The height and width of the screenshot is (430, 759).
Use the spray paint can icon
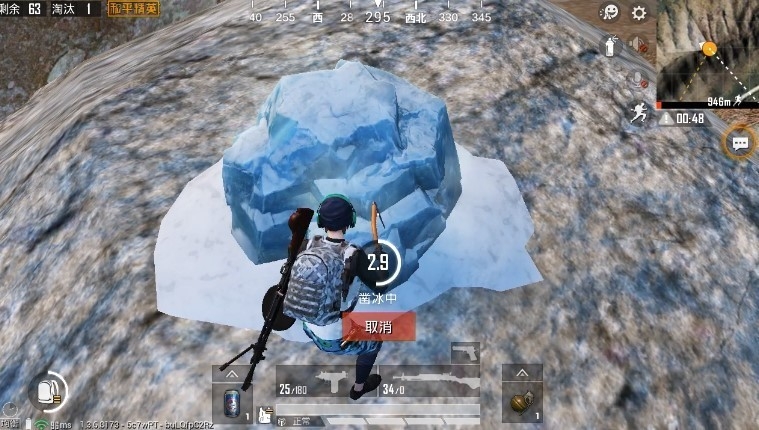[608, 45]
